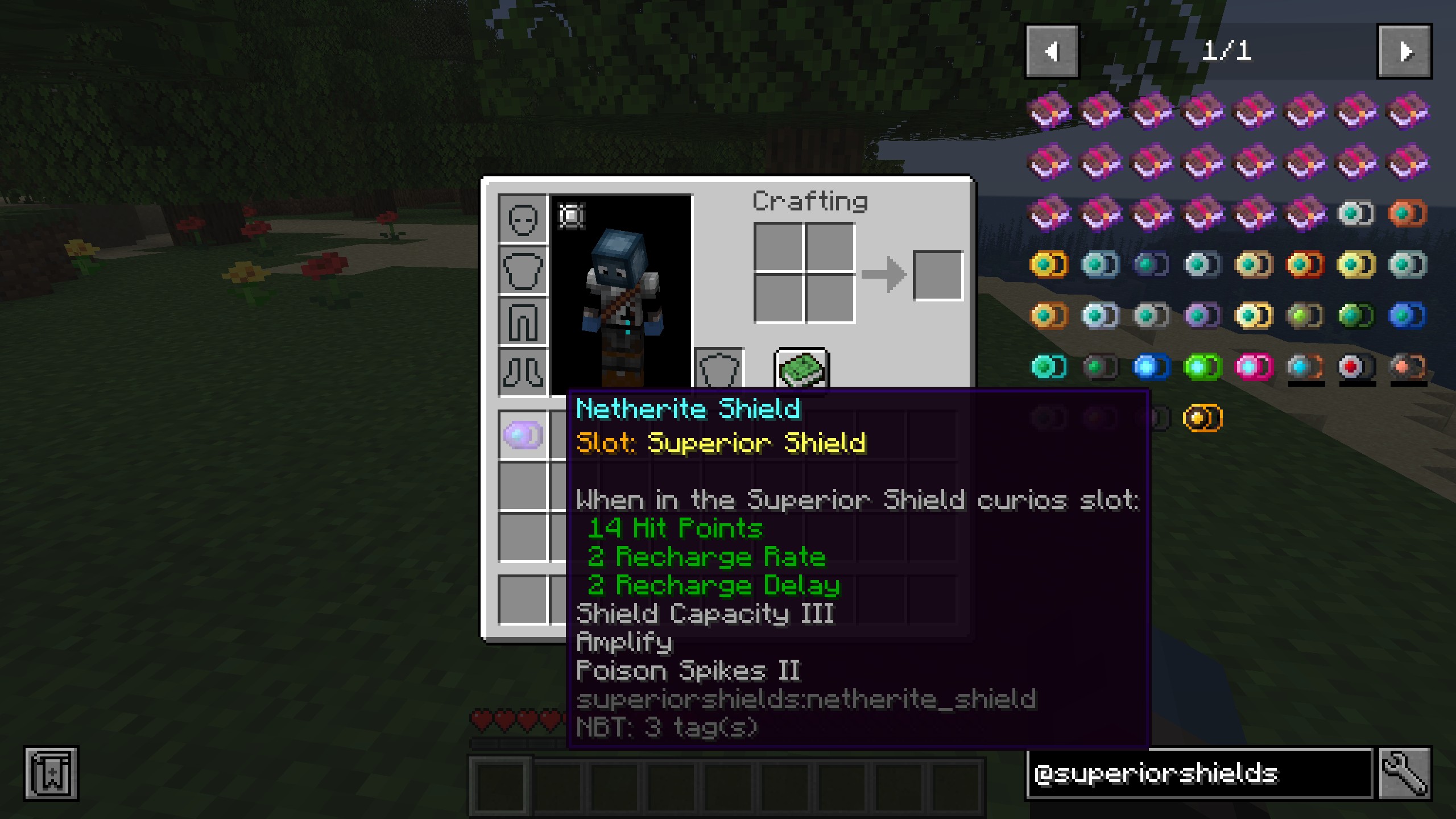Select the offhand shield slot
Image resolution: width=1456 pixels, height=819 pixels.
click(x=719, y=370)
